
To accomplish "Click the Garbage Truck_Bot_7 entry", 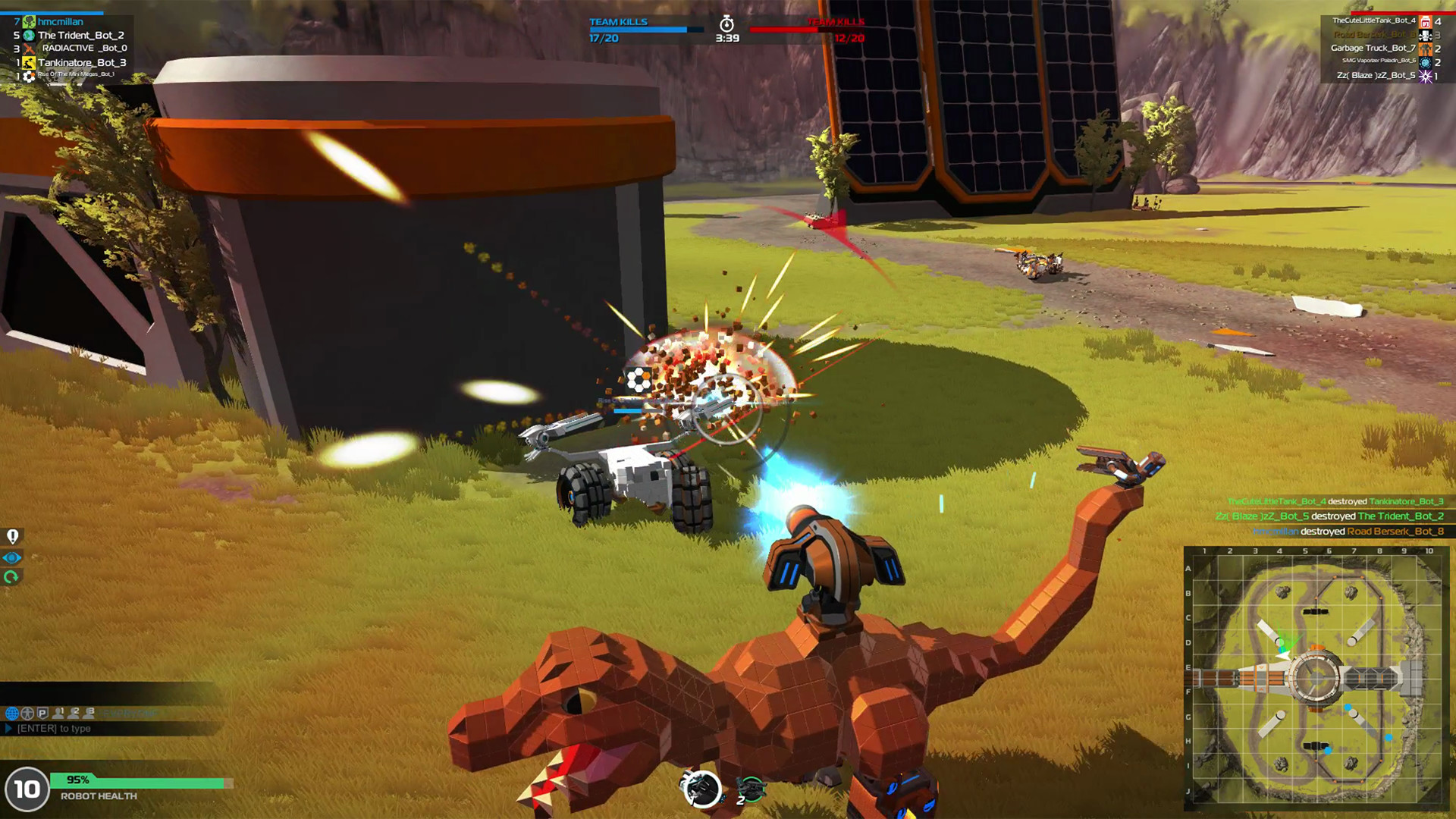I will tap(1373, 47).
